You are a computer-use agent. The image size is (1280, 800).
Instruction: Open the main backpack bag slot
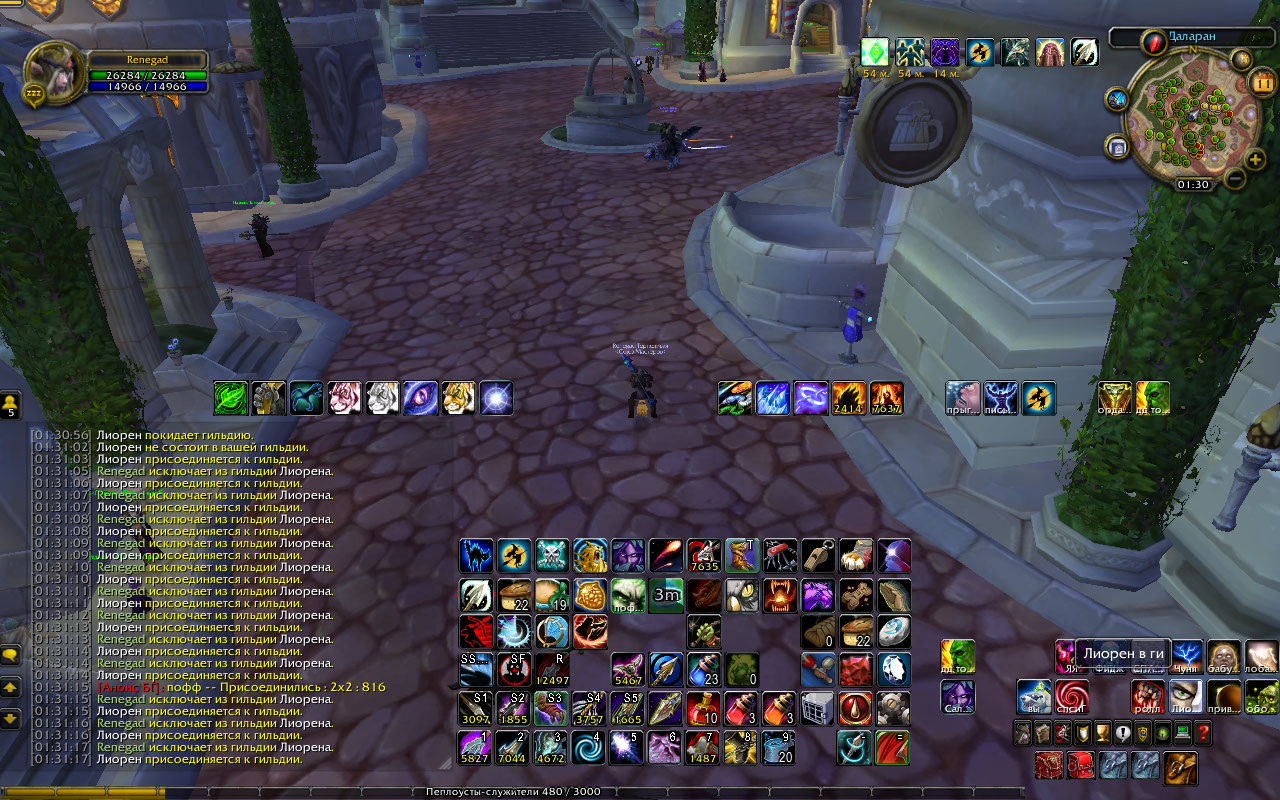[x=1181, y=766]
